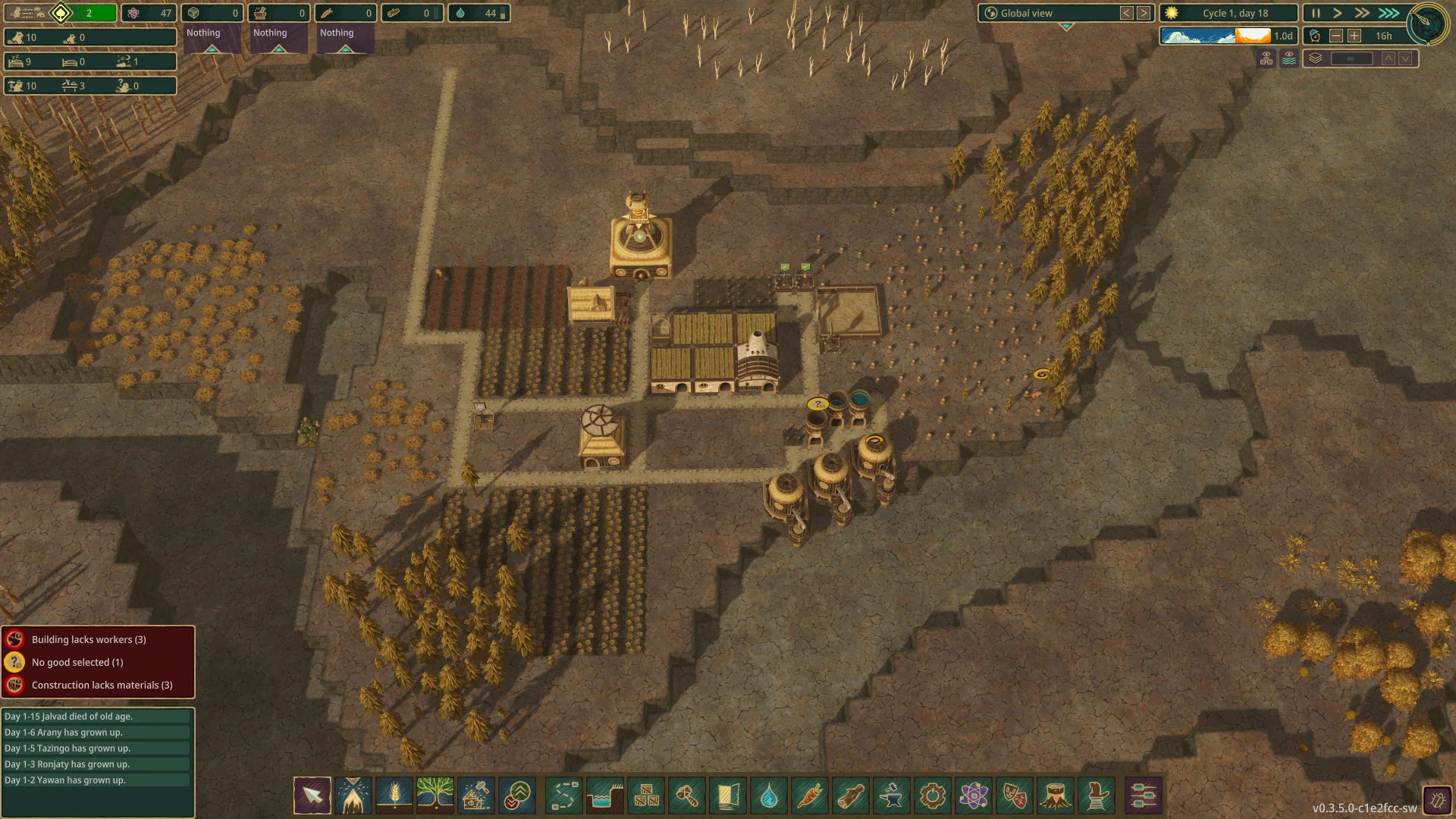
Task: Switch to the next district view
Action: [x=1144, y=13]
